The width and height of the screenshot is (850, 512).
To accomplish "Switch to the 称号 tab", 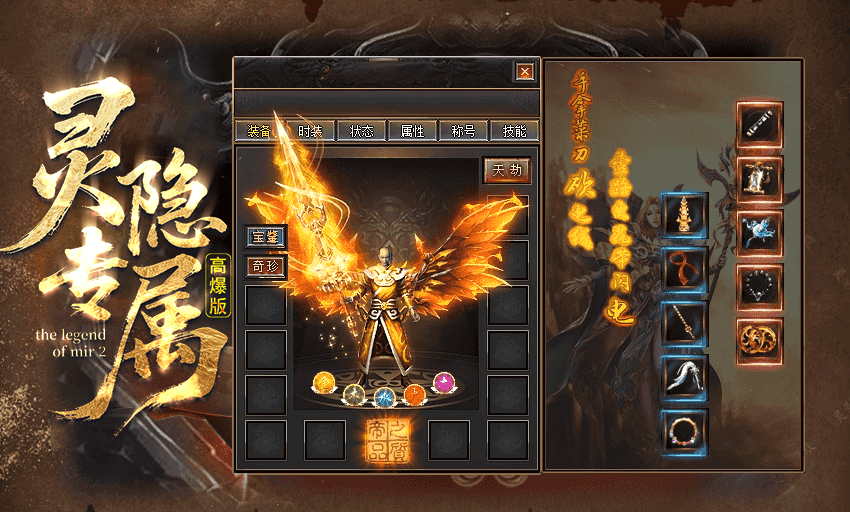I will (x=463, y=131).
